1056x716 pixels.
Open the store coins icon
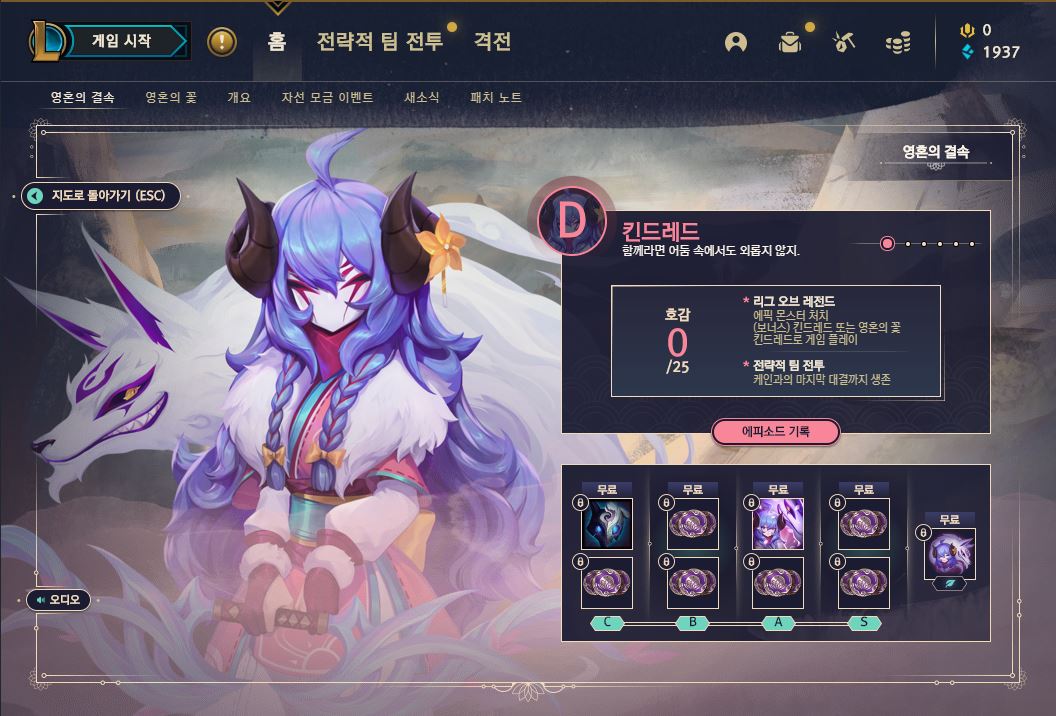click(x=898, y=42)
